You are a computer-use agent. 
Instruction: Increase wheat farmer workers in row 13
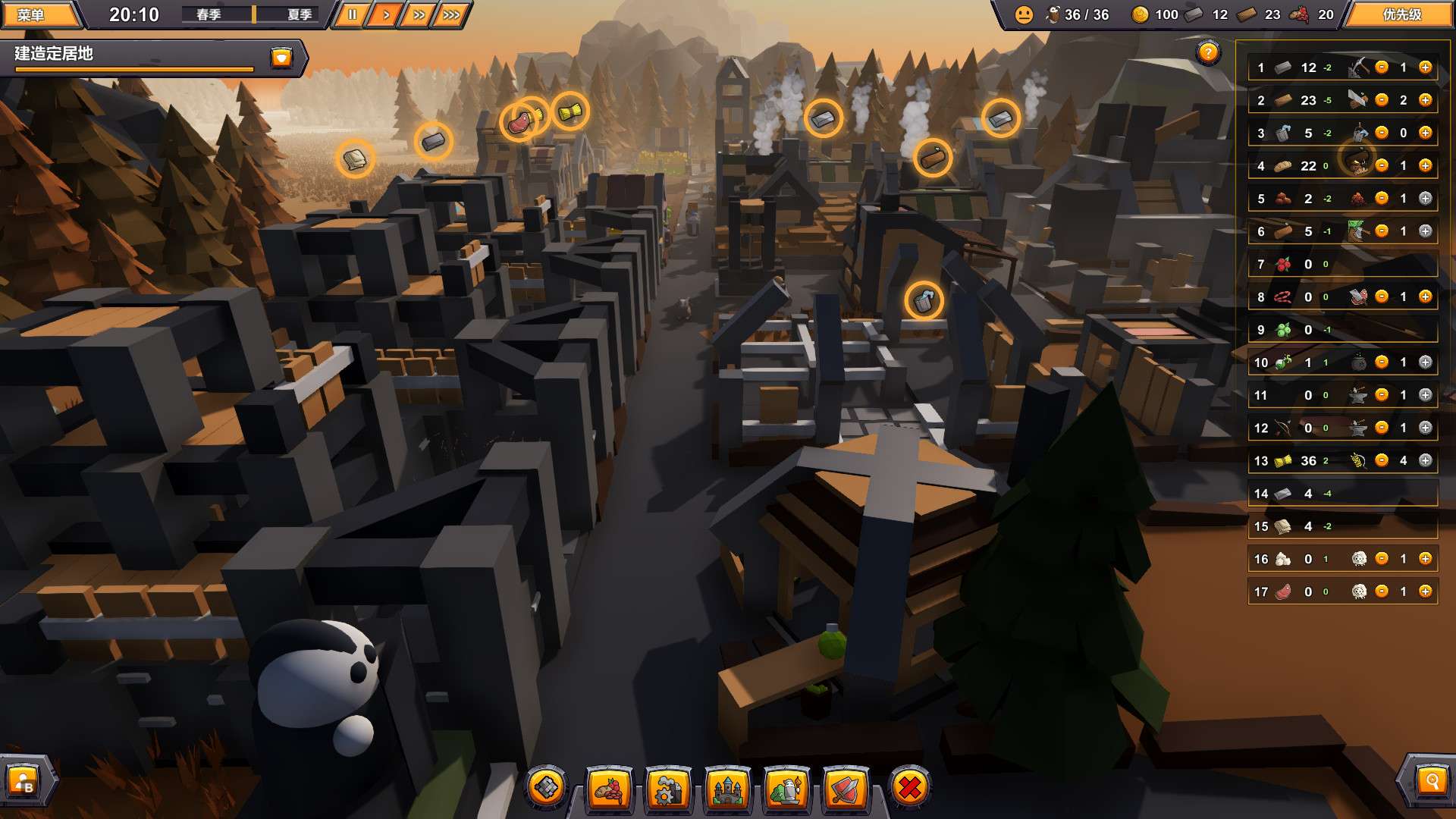[1425, 460]
